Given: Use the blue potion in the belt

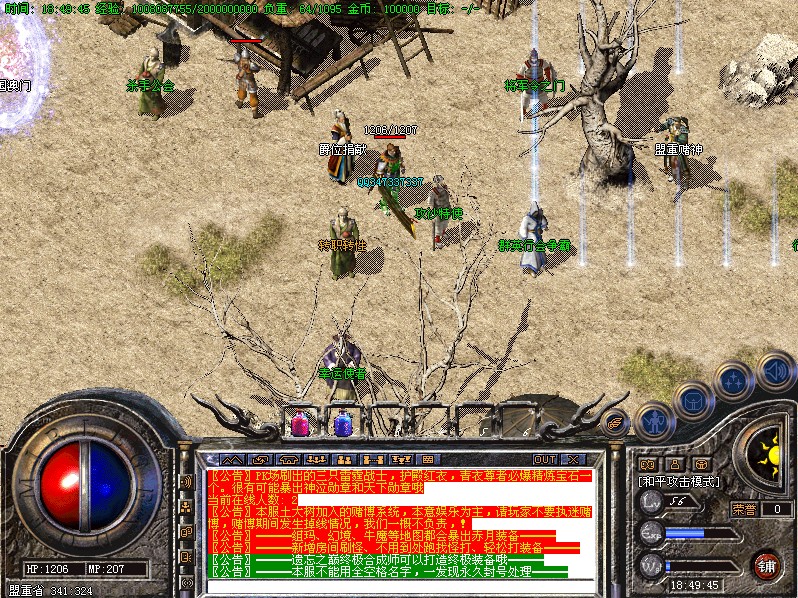Looking at the screenshot, I should pos(343,423).
